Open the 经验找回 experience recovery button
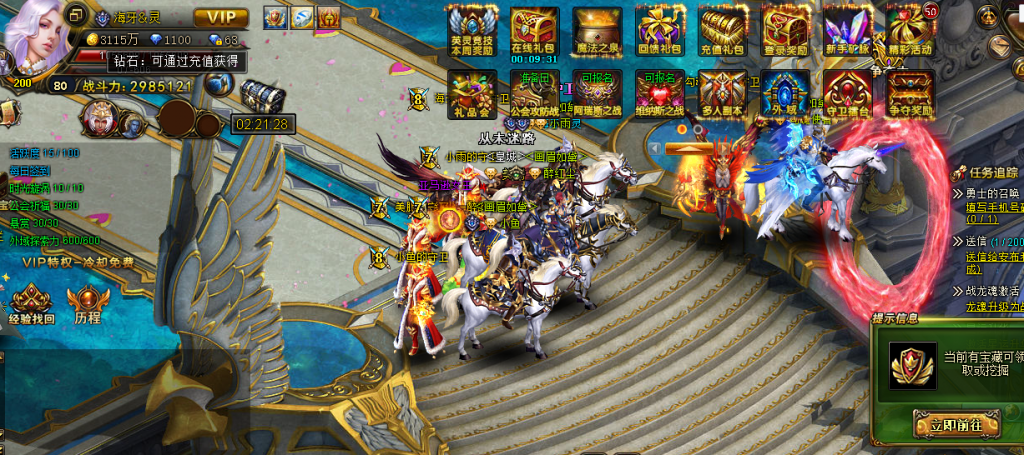 (x=31, y=303)
